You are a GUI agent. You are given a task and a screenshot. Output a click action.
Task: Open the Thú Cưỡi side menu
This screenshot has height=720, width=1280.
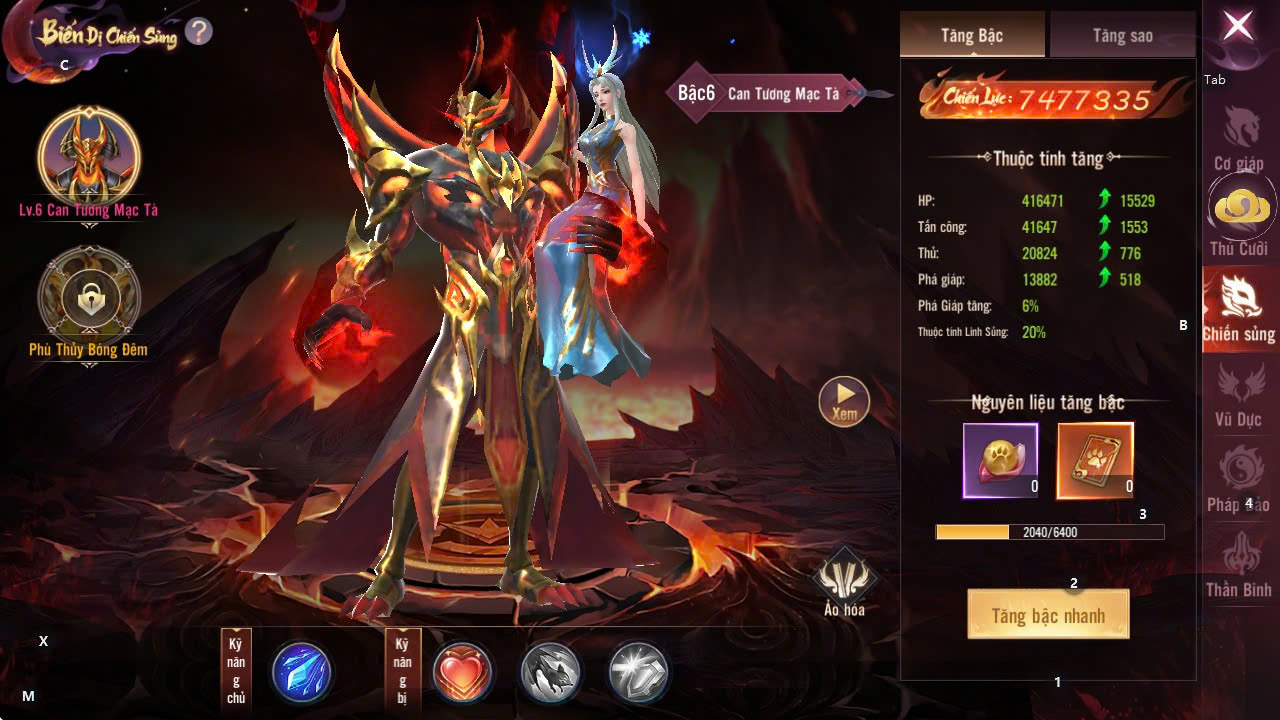coord(1240,217)
